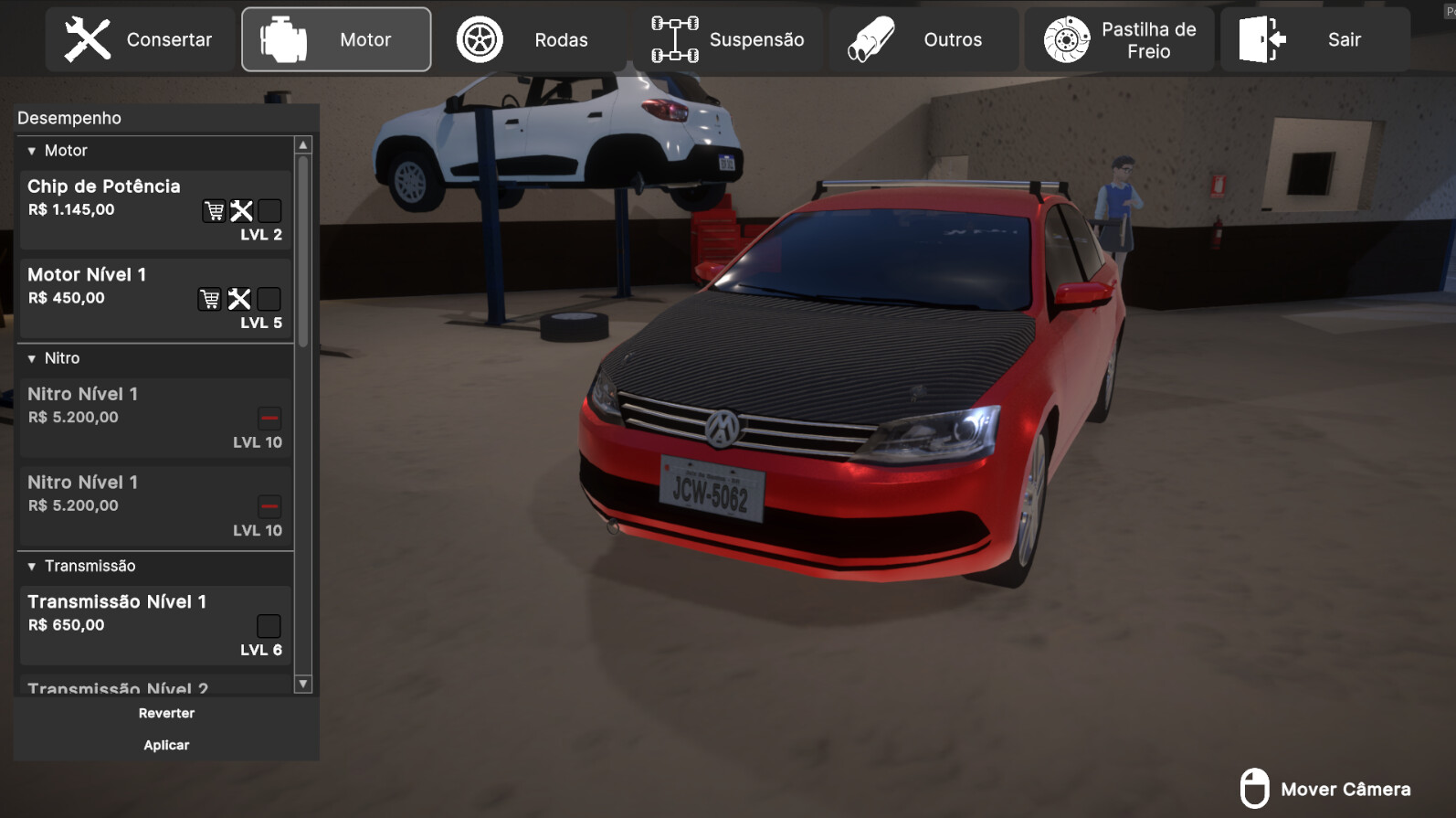
Task: Click the brake disc icon on Pastilha de Freio
Action: tap(1067, 38)
